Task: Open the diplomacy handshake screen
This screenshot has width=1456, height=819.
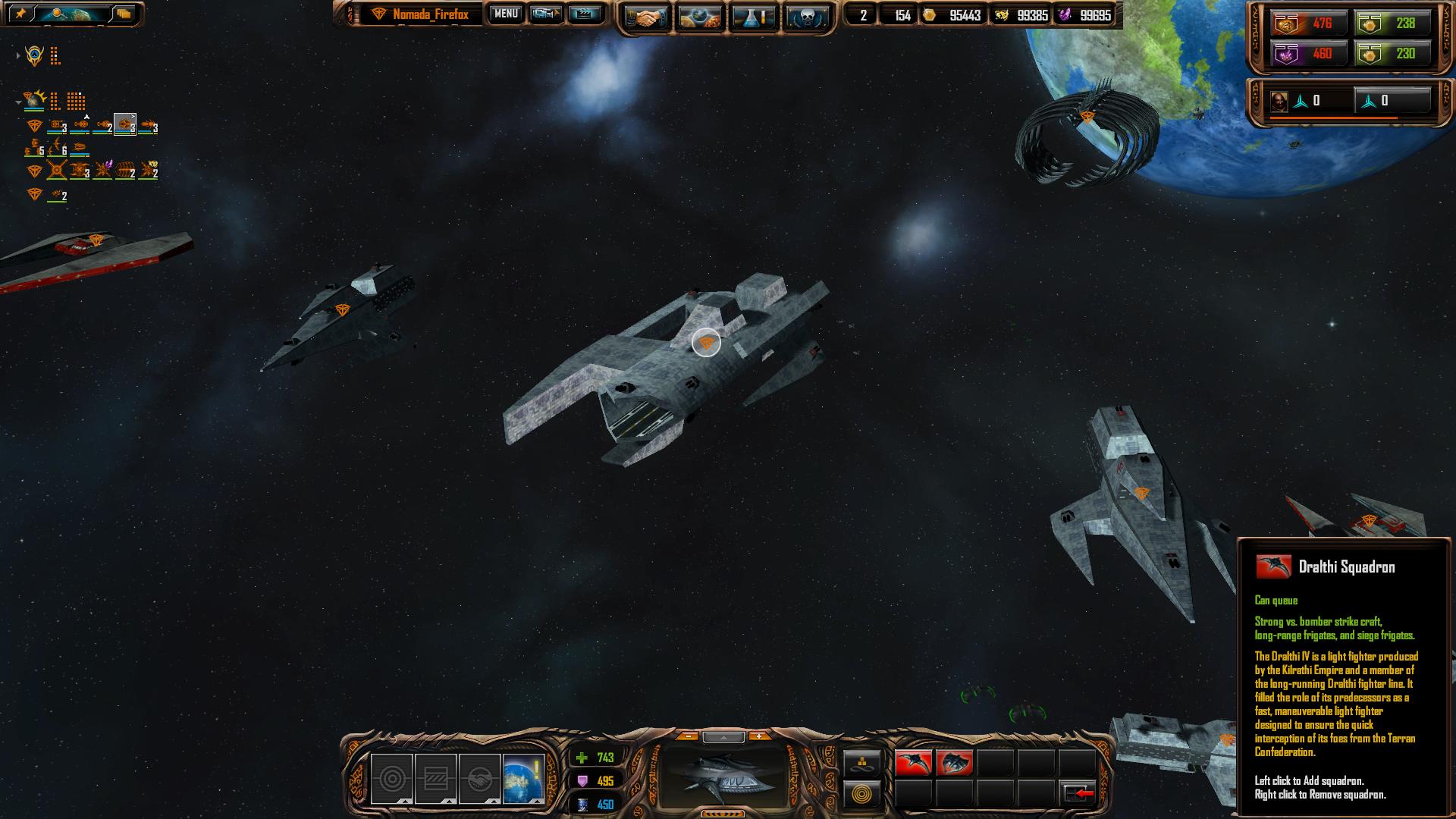Action: point(645,17)
